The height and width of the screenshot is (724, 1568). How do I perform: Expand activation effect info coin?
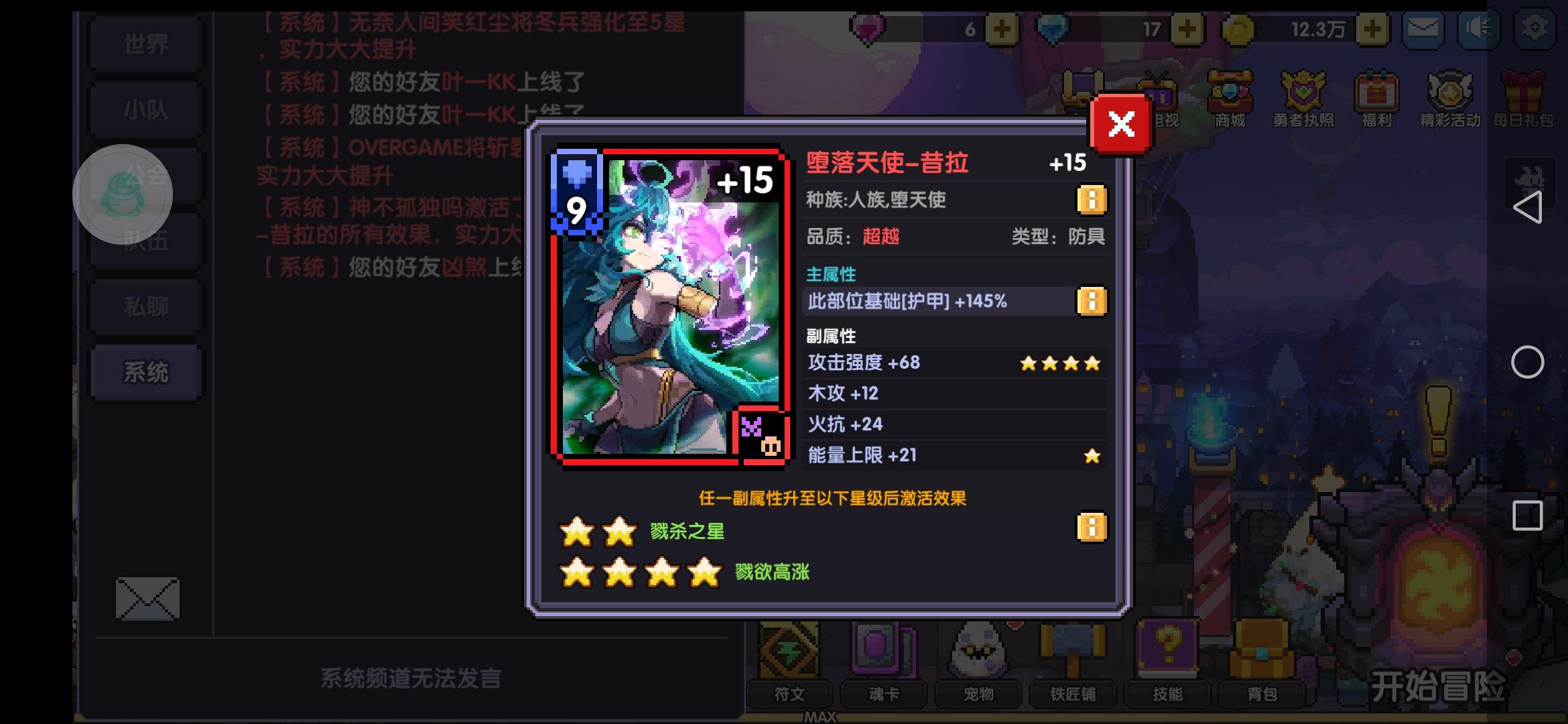[x=1092, y=528]
